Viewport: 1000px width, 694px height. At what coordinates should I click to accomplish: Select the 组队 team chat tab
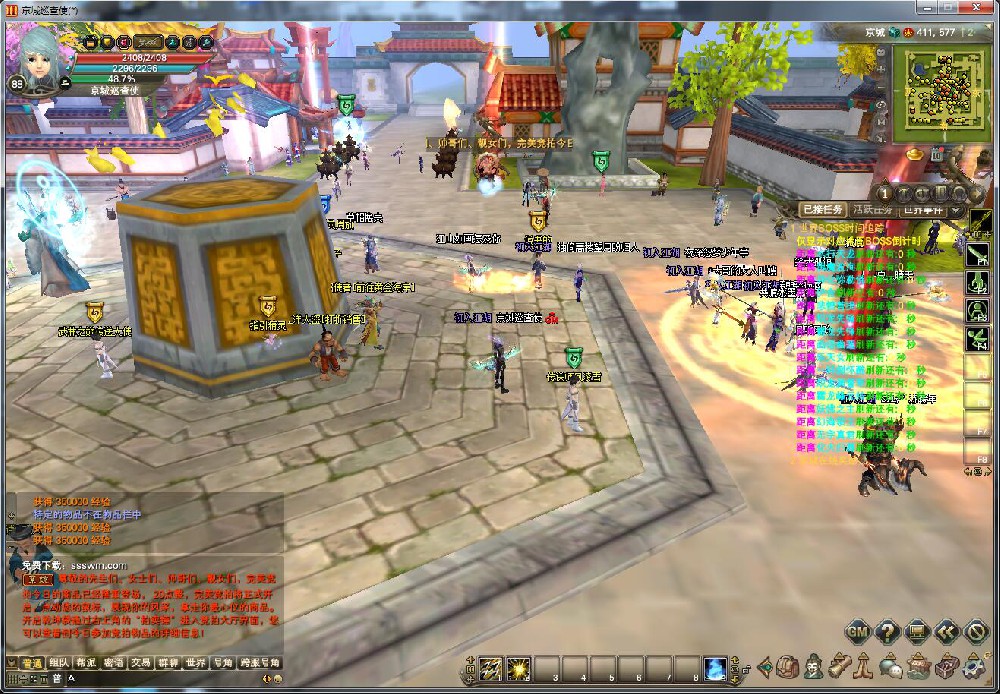59,663
